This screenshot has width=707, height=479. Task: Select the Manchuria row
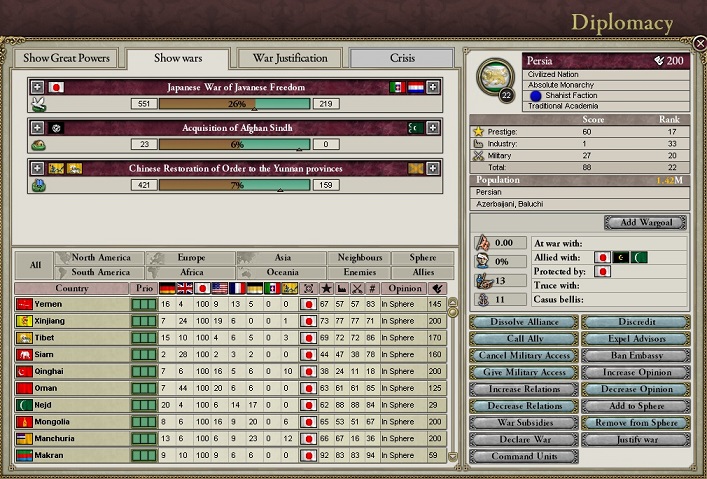[72, 438]
